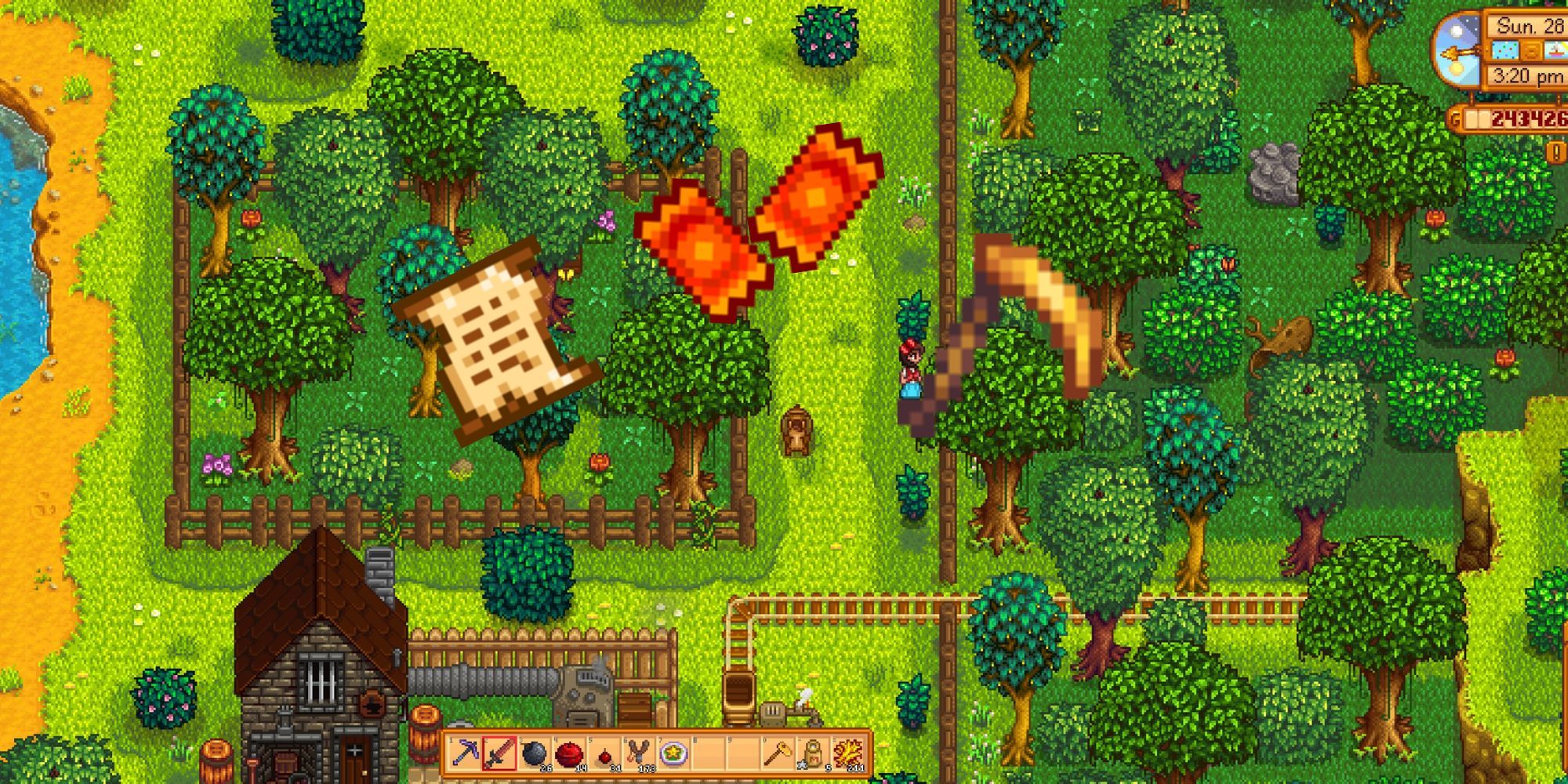Image resolution: width=1568 pixels, height=784 pixels.
Task: Click the 3:20 pm time display
Action: coord(1526,75)
